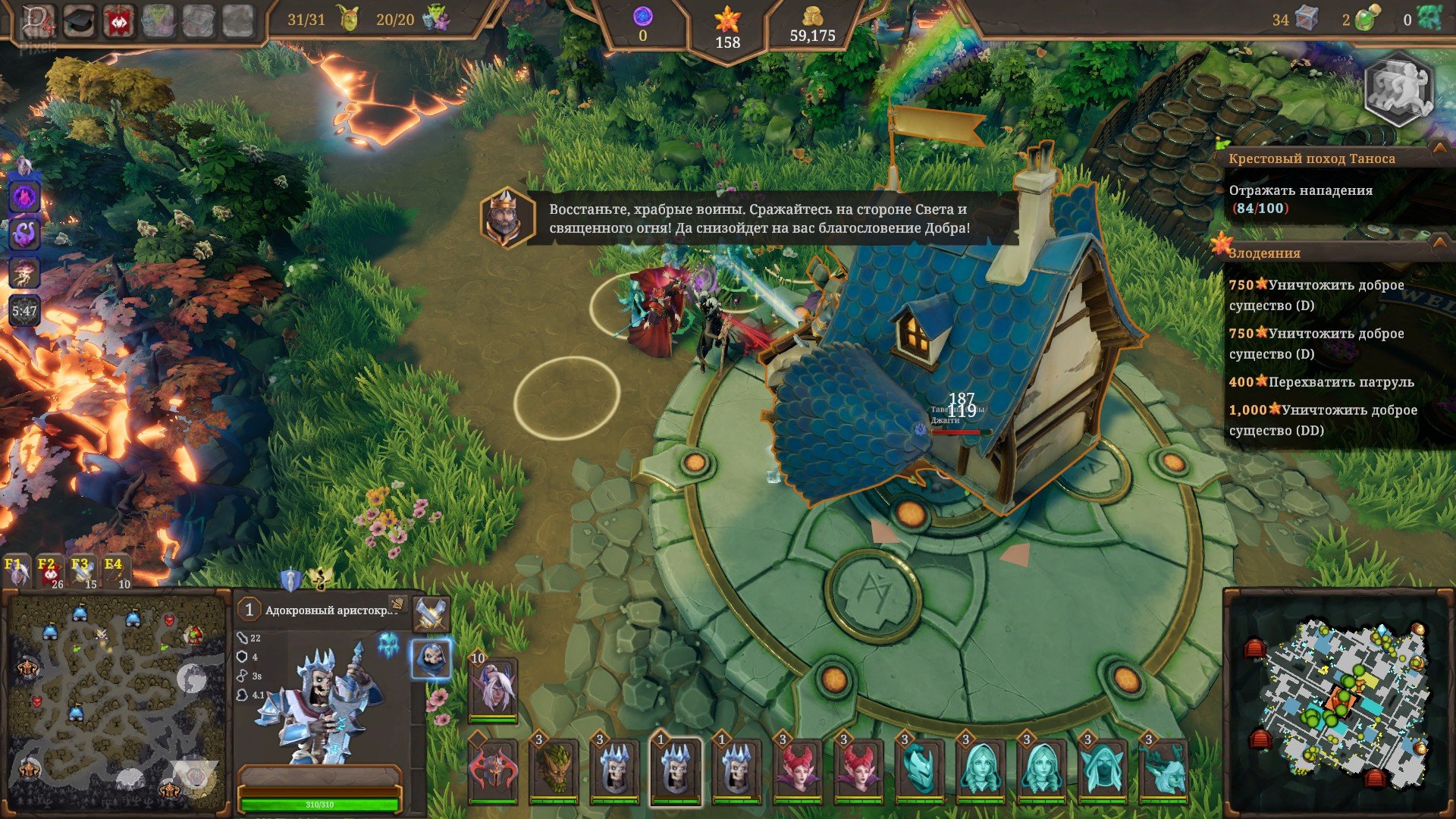The width and height of the screenshot is (1456, 819).
Task: Select the green treant unit card
Action: (x=554, y=770)
